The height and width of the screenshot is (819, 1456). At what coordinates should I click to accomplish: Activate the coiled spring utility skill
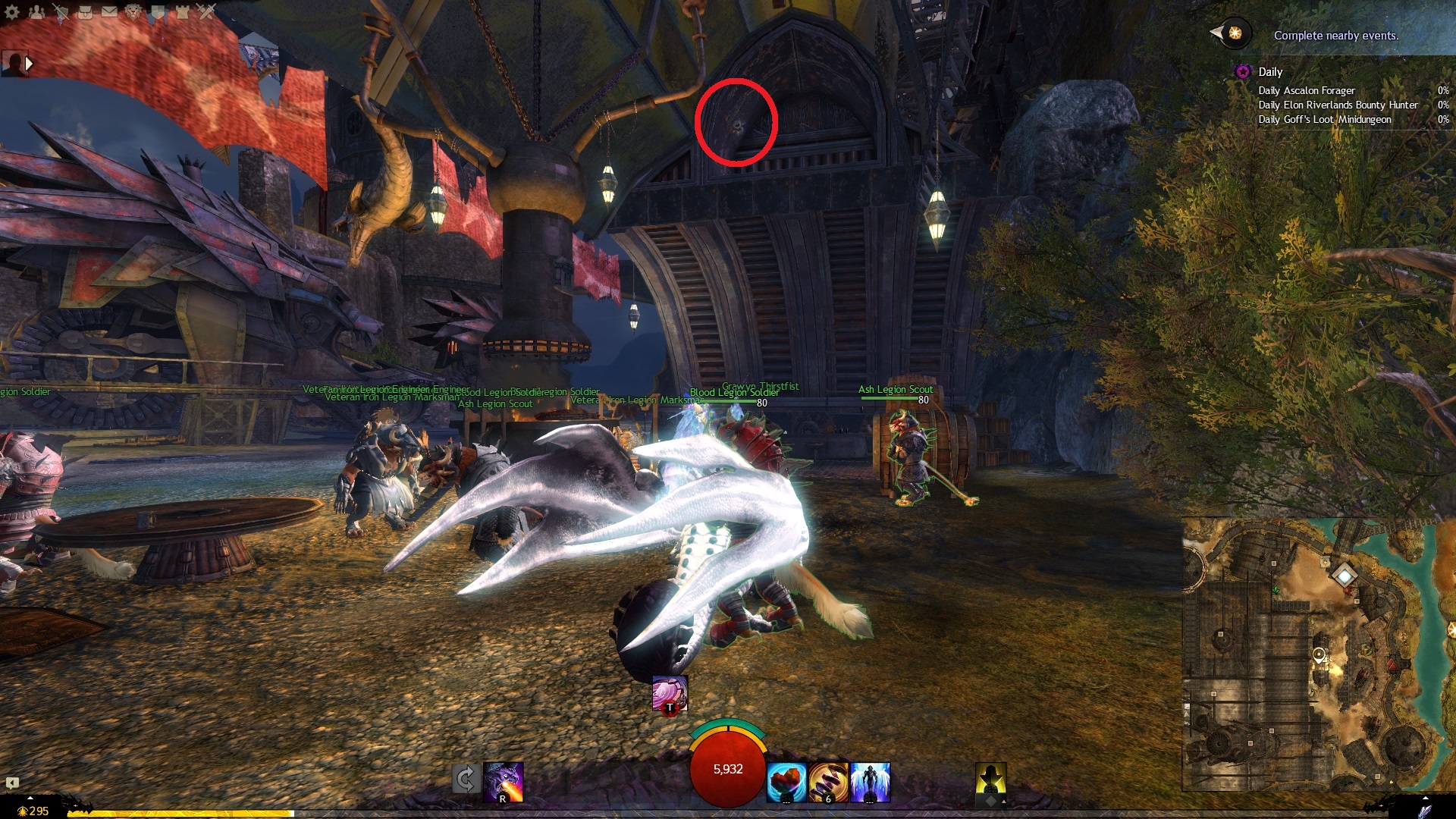(x=828, y=782)
